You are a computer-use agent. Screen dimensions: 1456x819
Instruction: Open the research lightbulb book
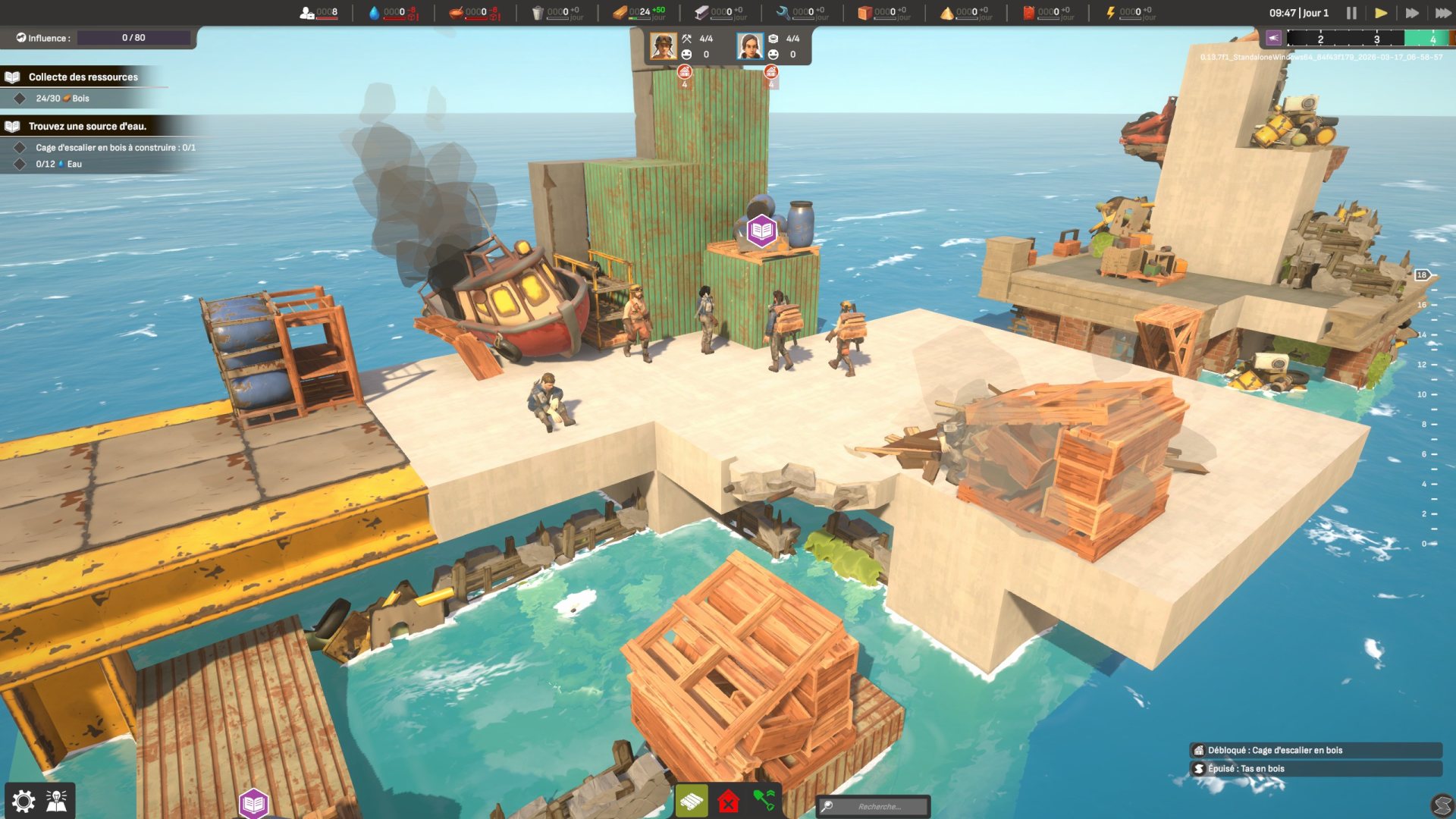(x=57, y=801)
